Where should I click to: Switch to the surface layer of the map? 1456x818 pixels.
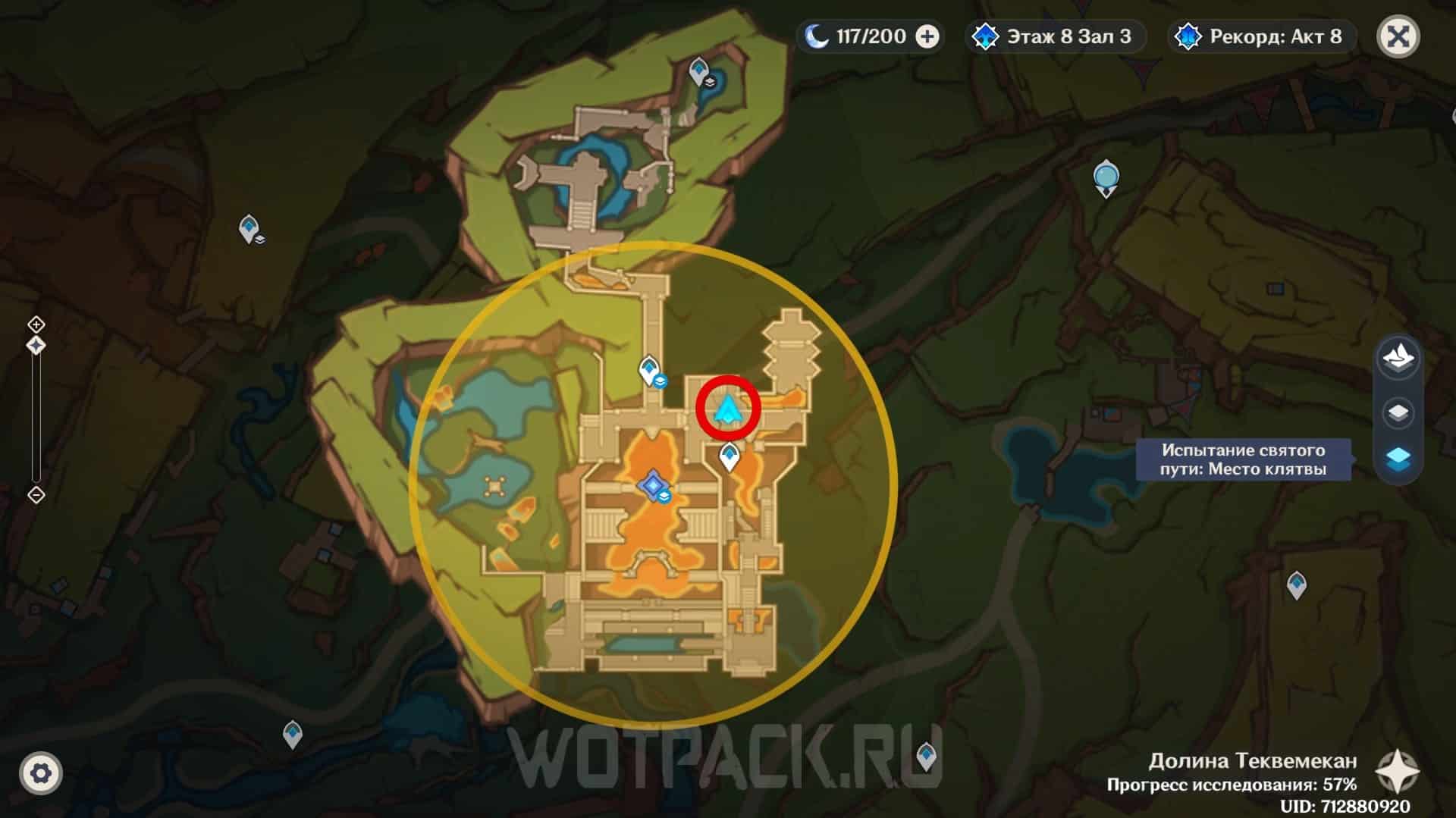point(1398,358)
